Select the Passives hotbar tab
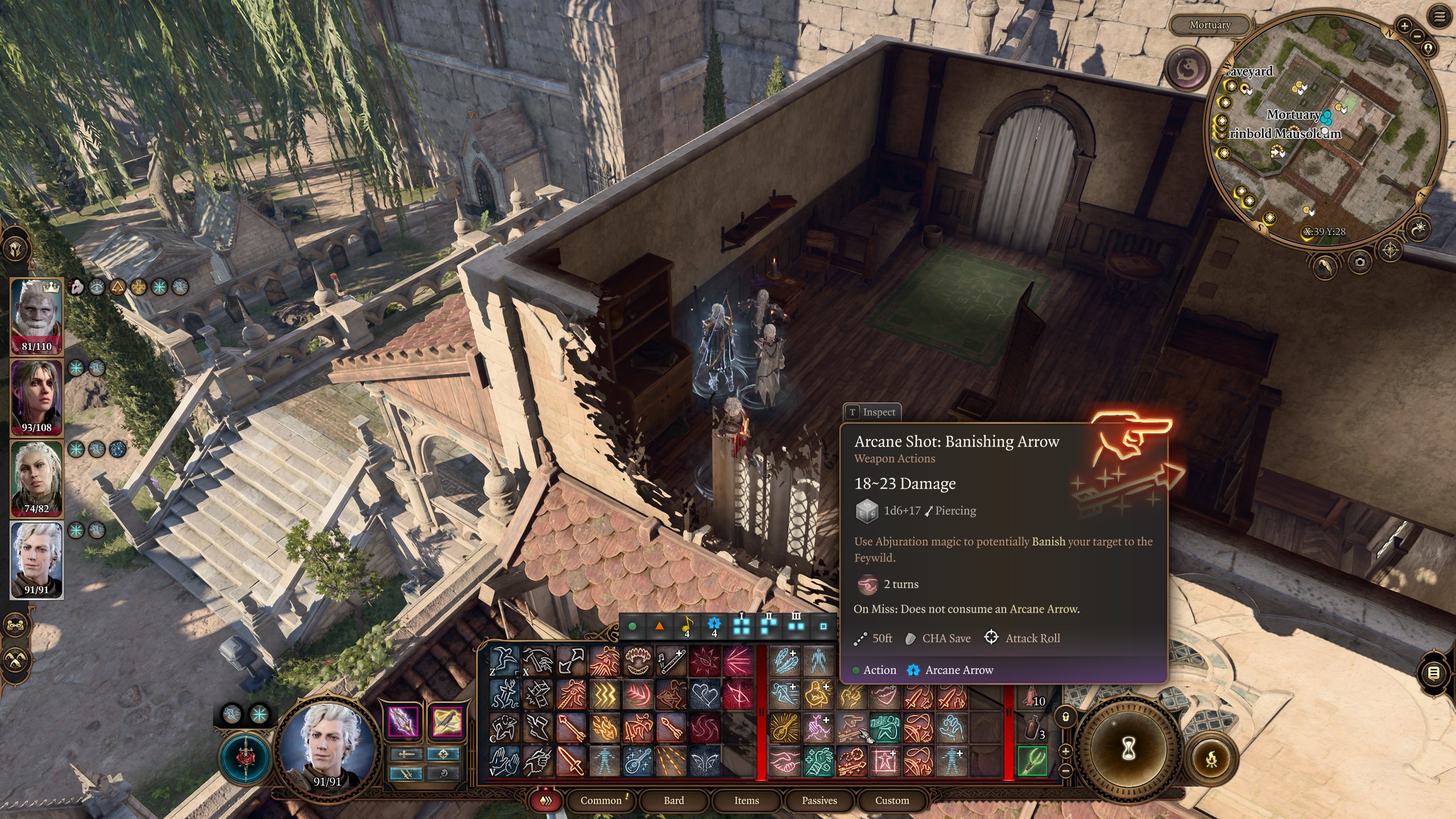Image resolution: width=1456 pixels, height=819 pixels. click(819, 800)
